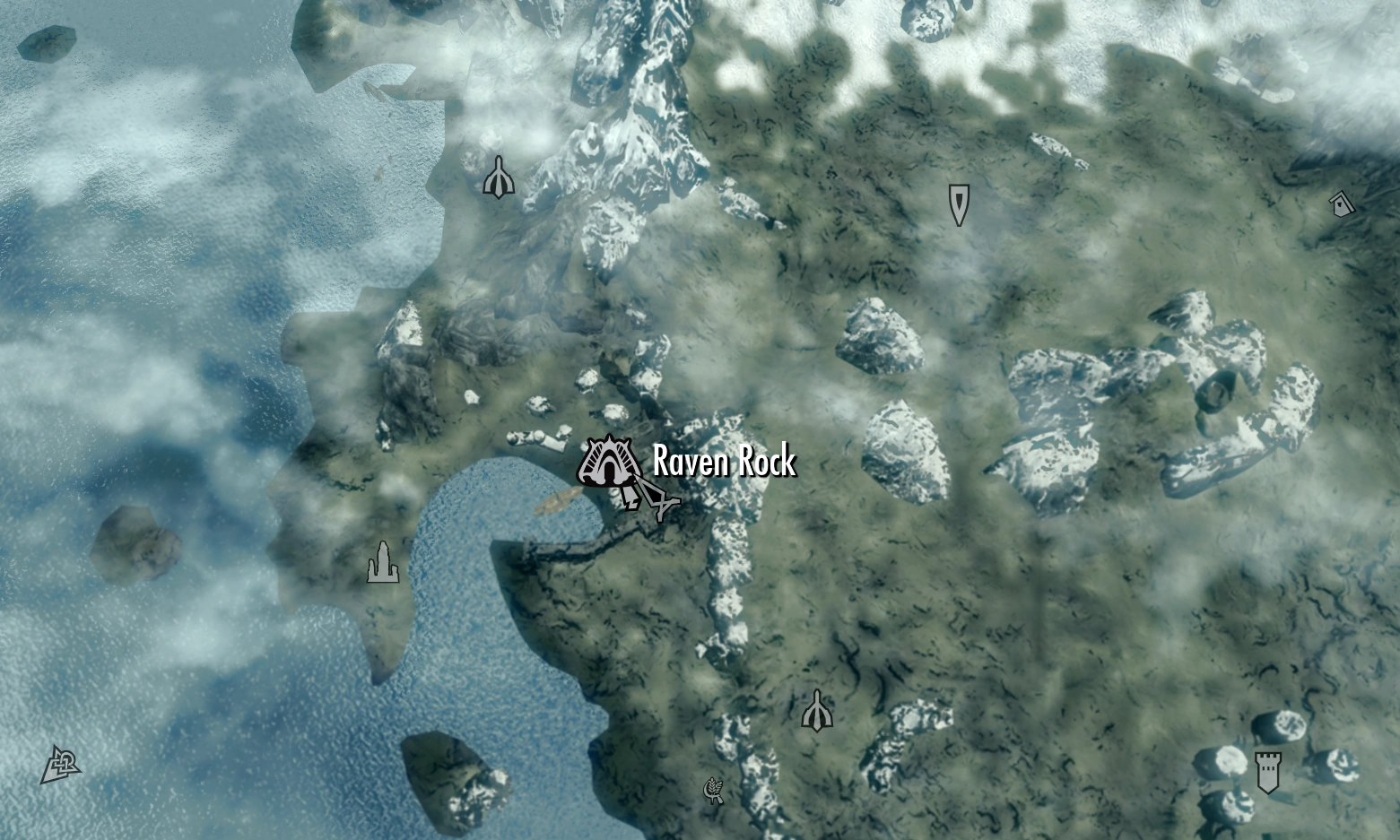1400x840 pixels.
Task: Select the ruined tower marker west of the bay
Action: (x=384, y=563)
